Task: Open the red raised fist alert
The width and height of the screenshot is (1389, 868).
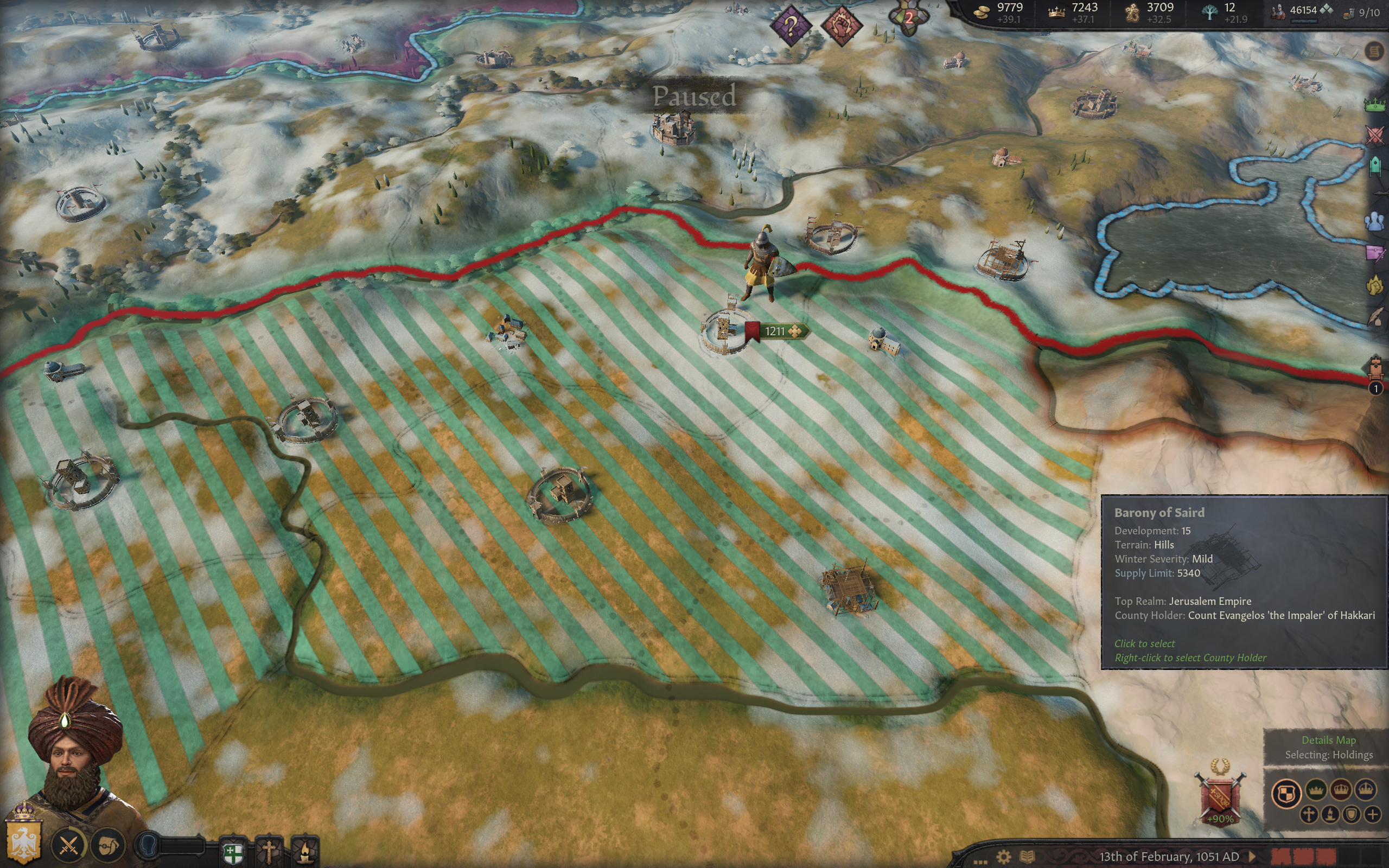Action: (841, 25)
